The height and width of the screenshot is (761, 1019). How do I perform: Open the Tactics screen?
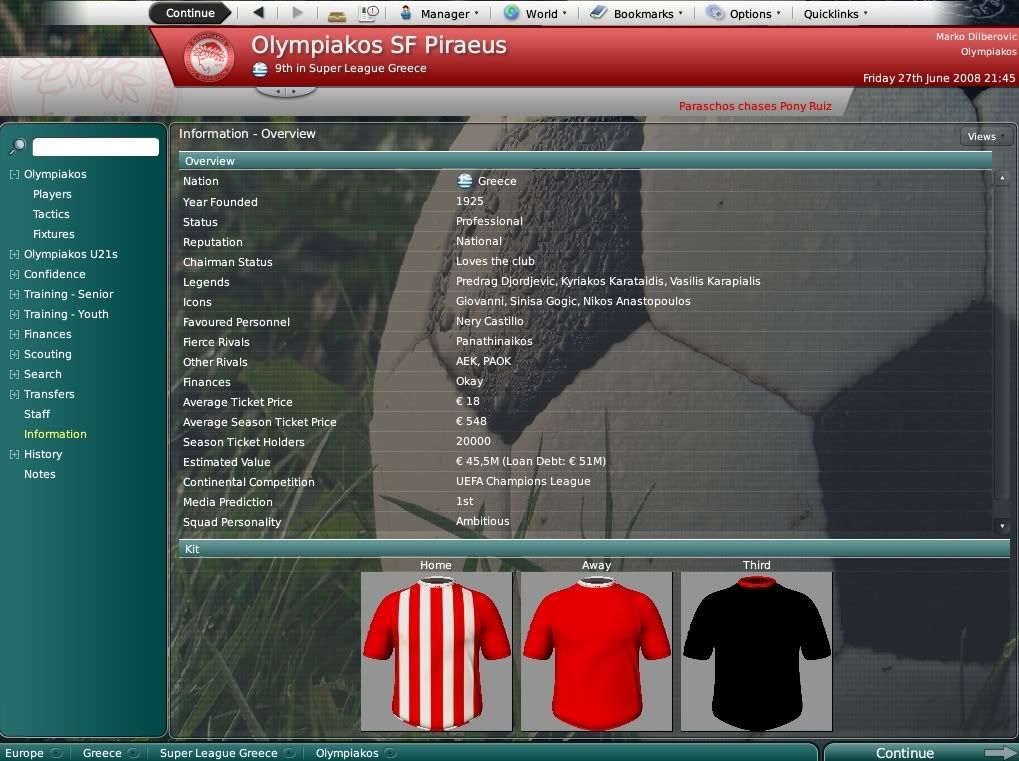51,214
